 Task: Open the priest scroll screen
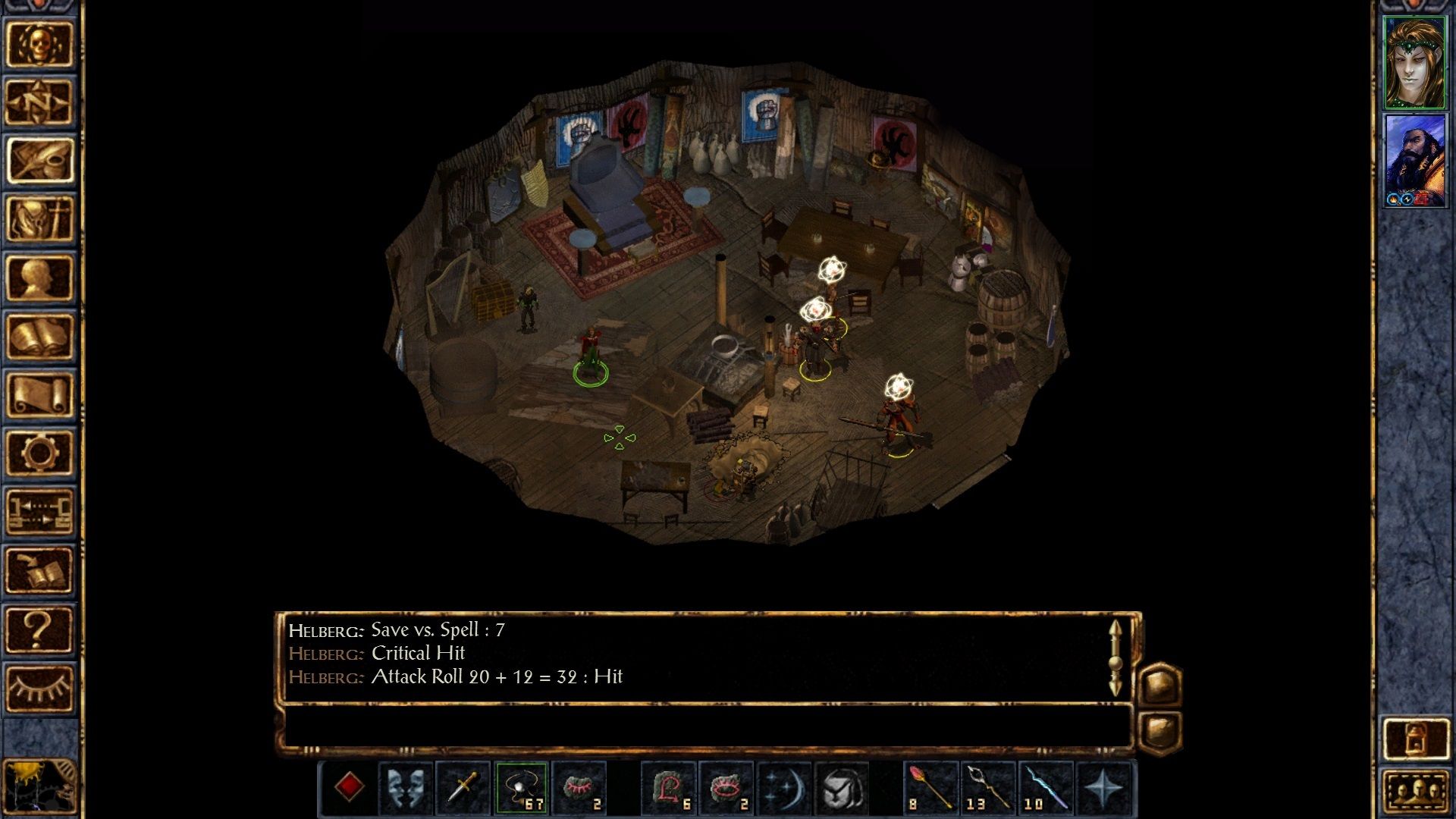(x=39, y=394)
